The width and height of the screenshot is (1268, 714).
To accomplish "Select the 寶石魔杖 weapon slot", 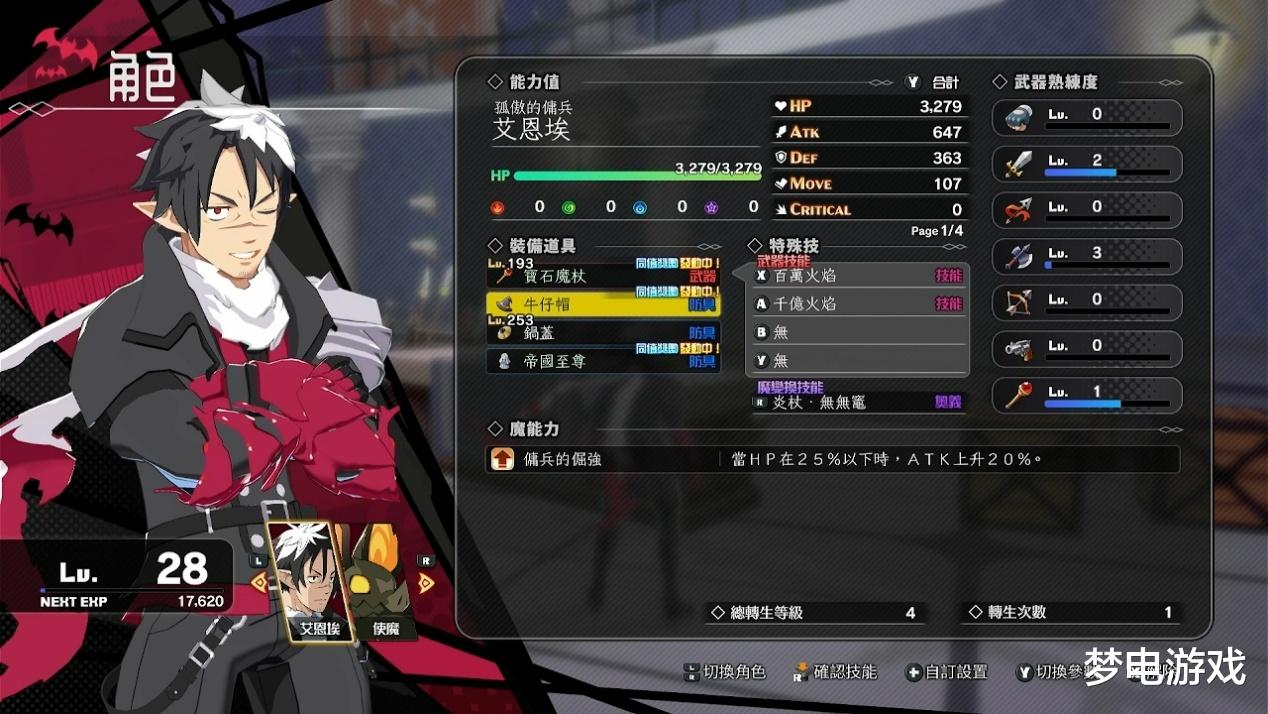I will click(603, 276).
